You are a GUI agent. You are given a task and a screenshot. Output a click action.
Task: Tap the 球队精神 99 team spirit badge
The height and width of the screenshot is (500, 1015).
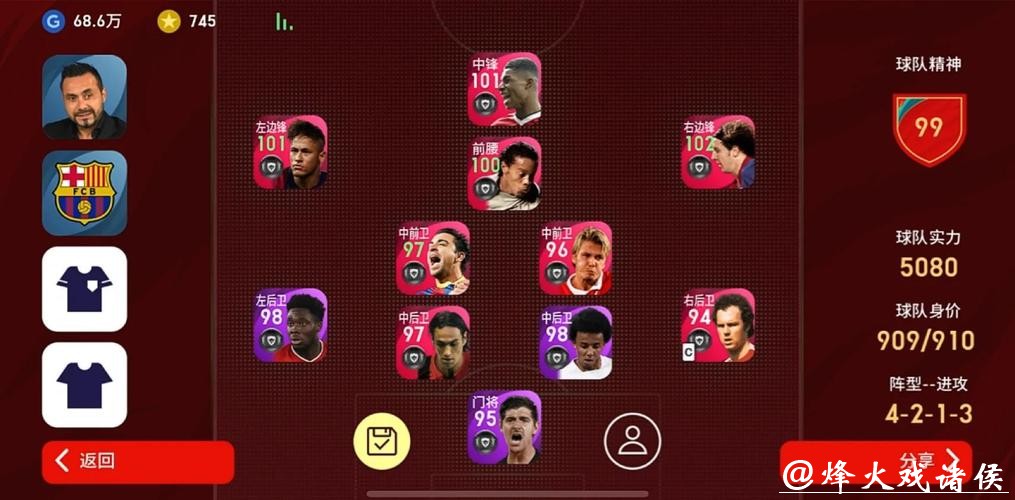pos(929,128)
